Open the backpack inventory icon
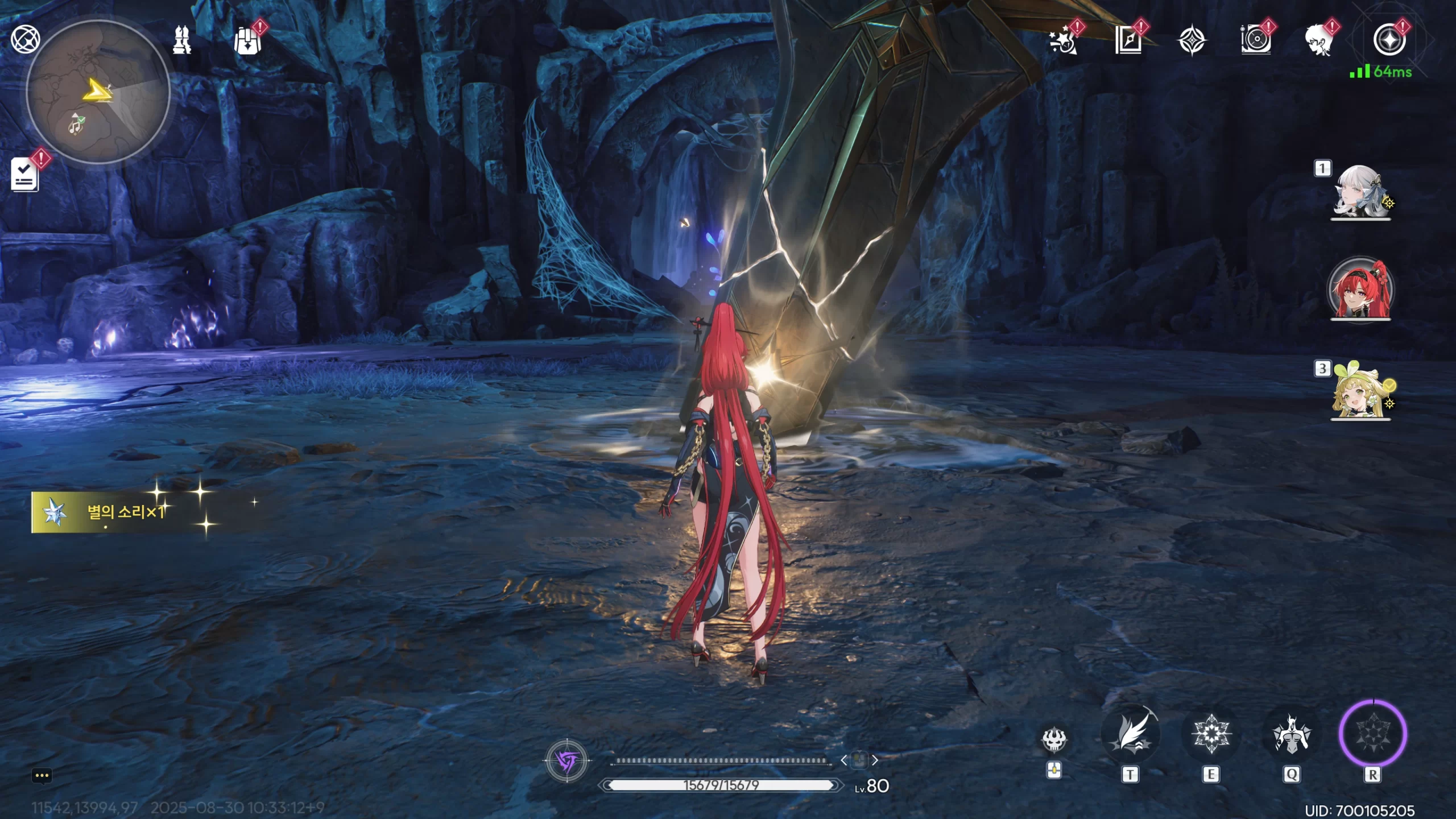Screen dimensions: 1456x819 [x=247, y=41]
